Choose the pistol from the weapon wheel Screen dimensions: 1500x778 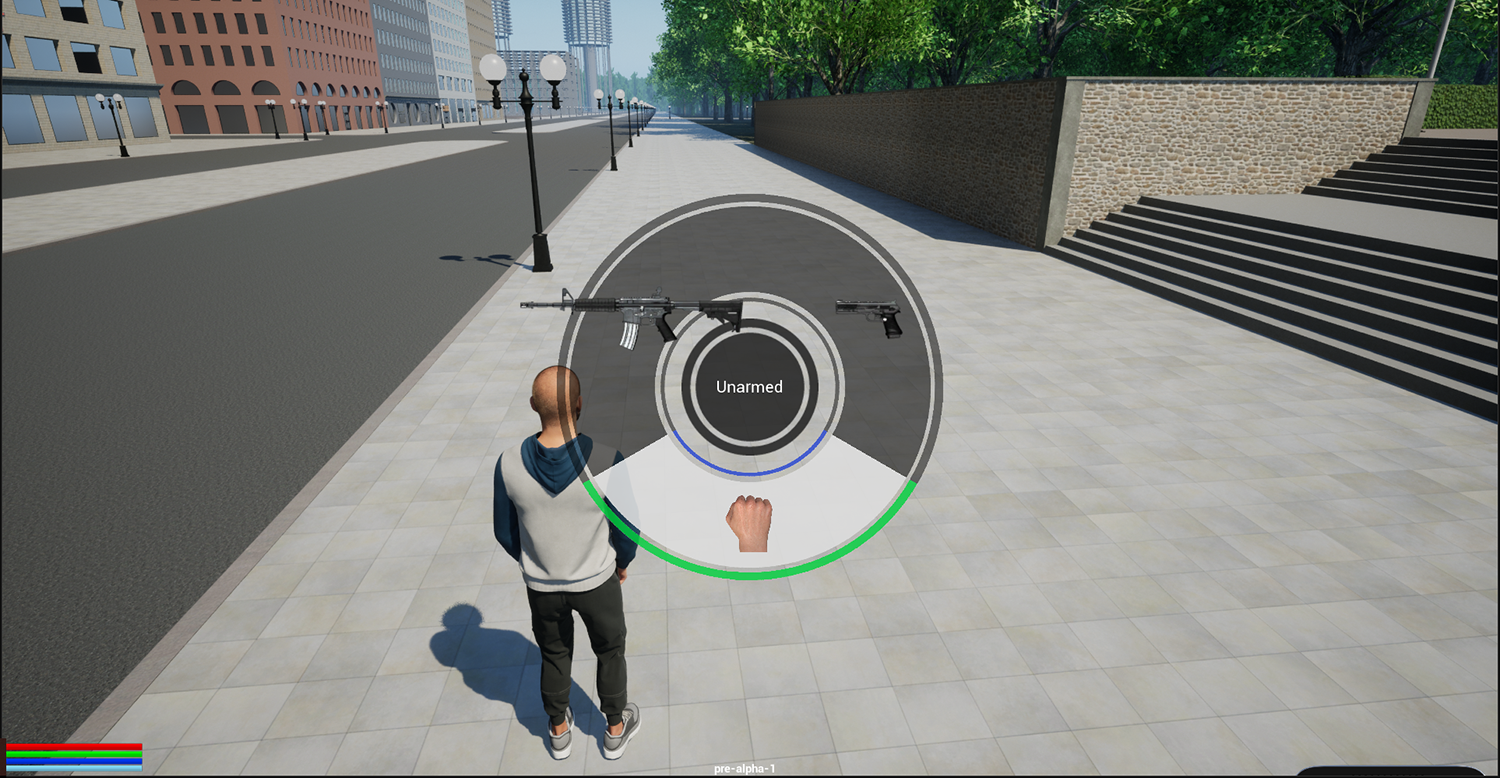coord(869,317)
